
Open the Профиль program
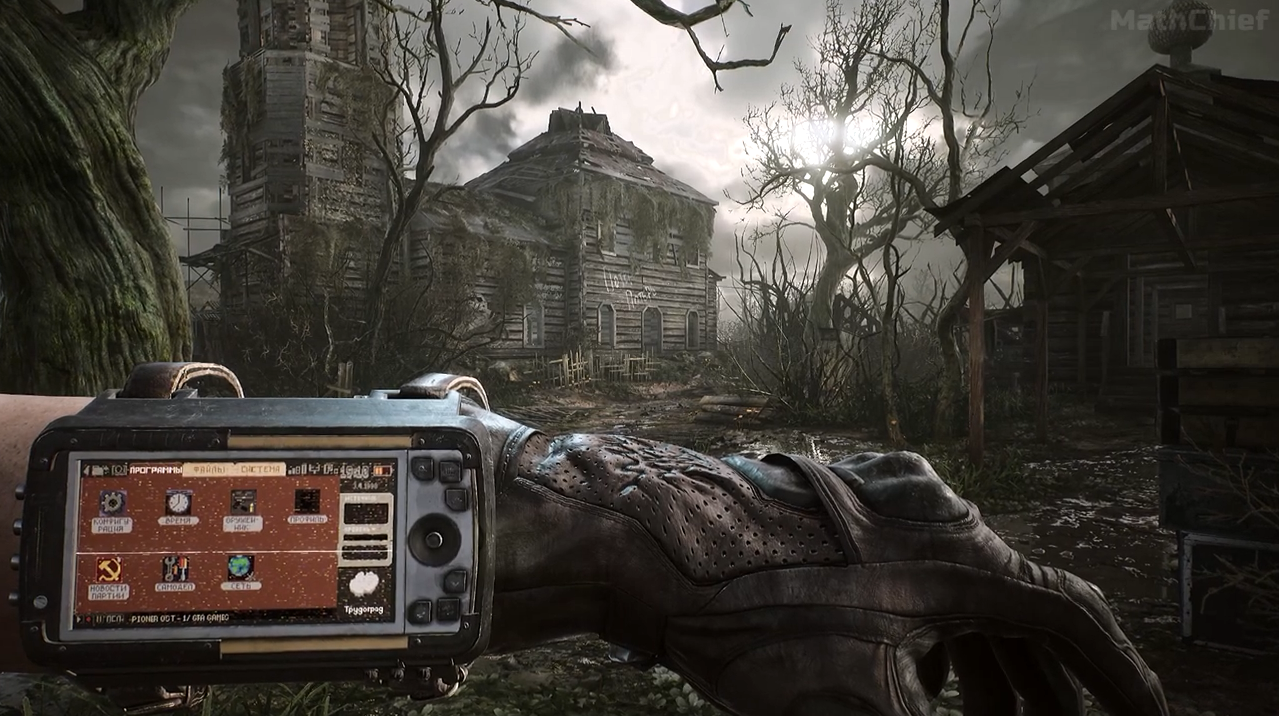pyautogui.click(x=307, y=501)
